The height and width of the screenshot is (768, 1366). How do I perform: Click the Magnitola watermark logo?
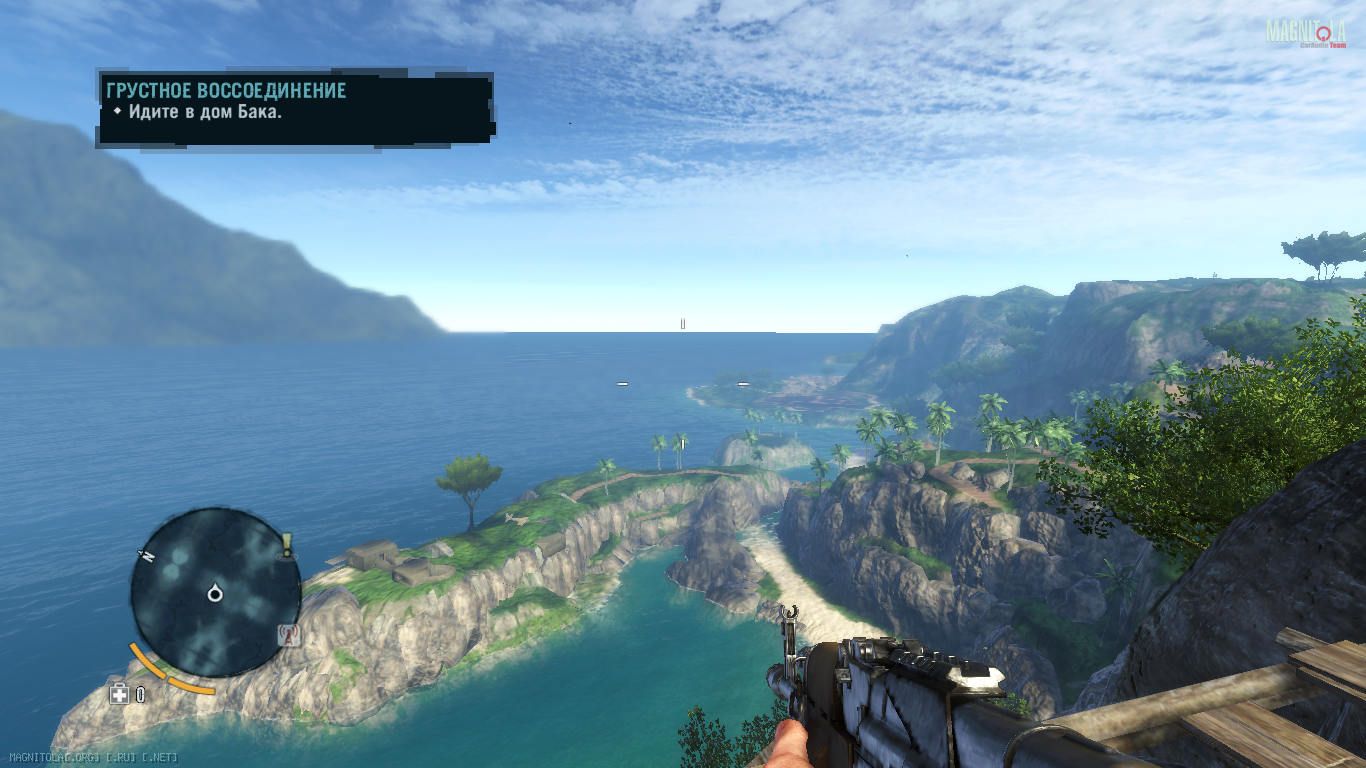1305,33
